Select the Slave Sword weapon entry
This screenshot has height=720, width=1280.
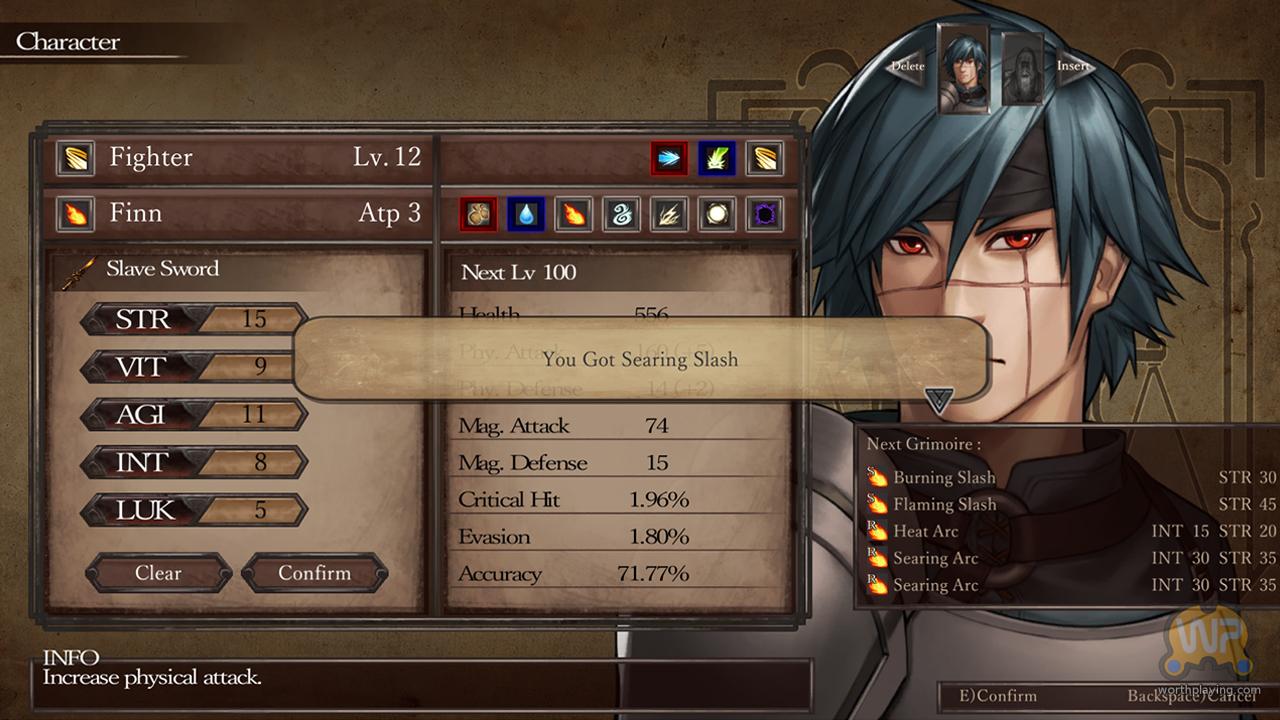(160, 269)
